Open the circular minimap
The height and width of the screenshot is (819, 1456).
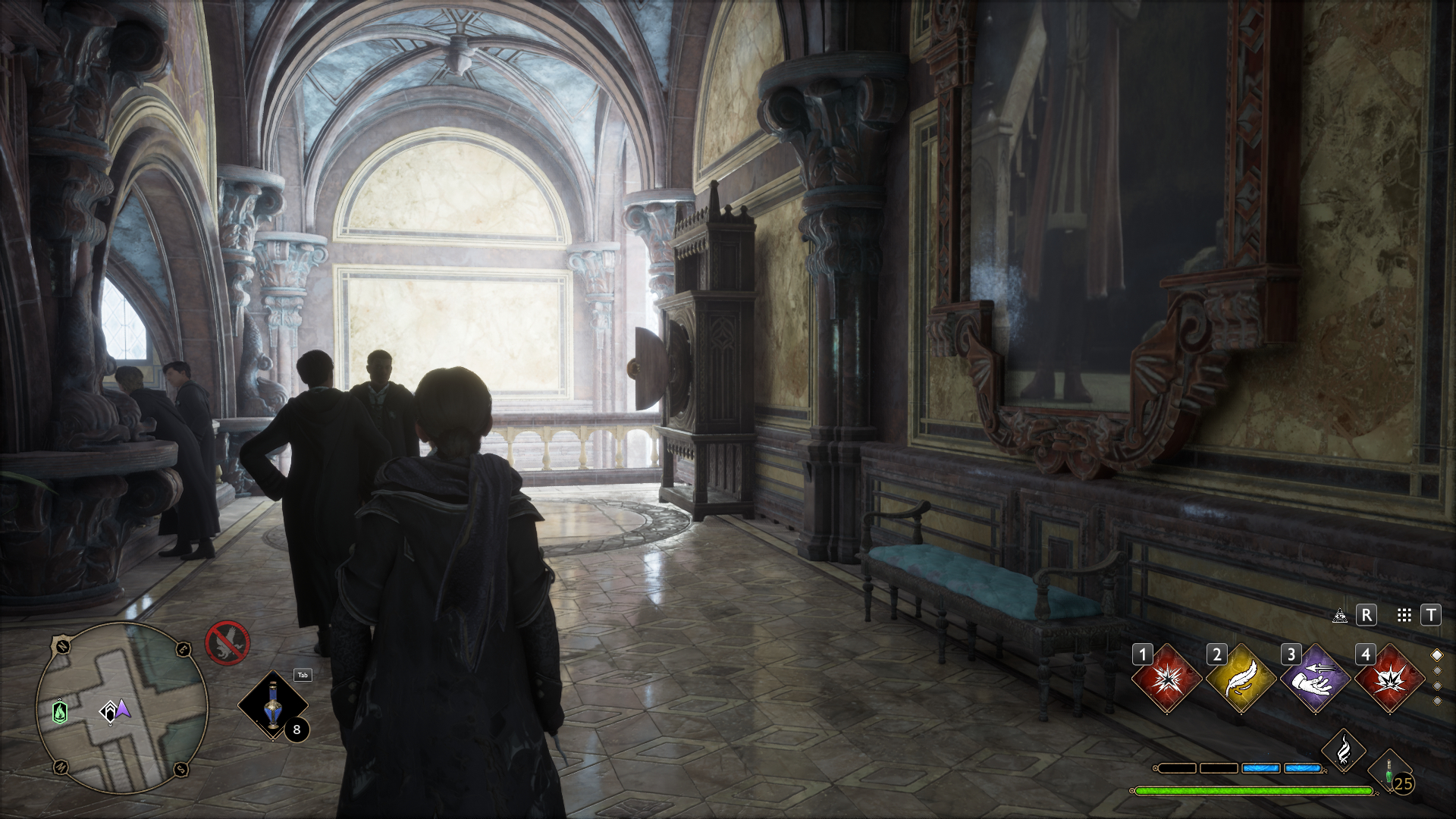coord(122,708)
